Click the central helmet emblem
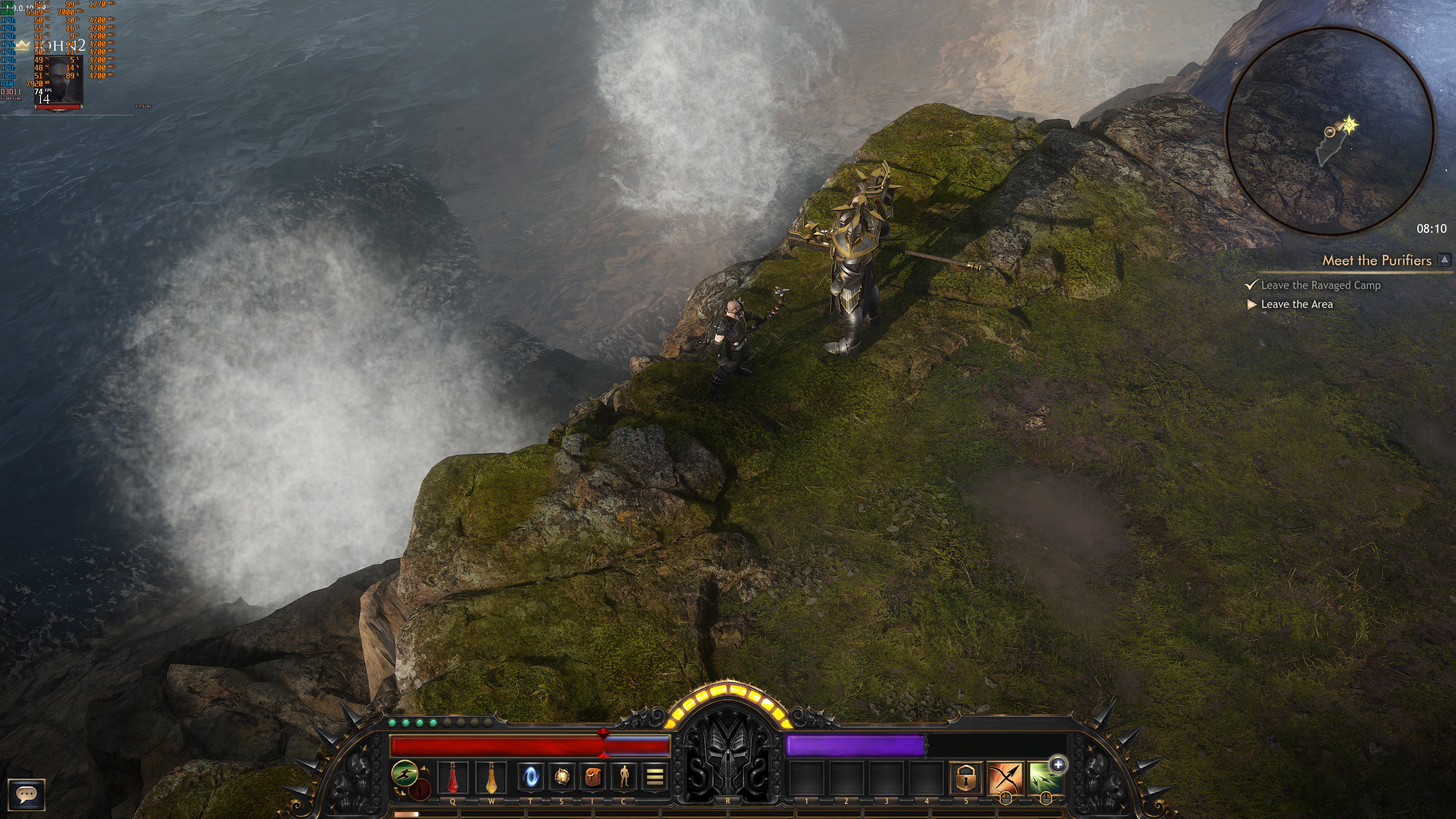Image resolution: width=1456 pixels, height=819 pixels. 728,752
